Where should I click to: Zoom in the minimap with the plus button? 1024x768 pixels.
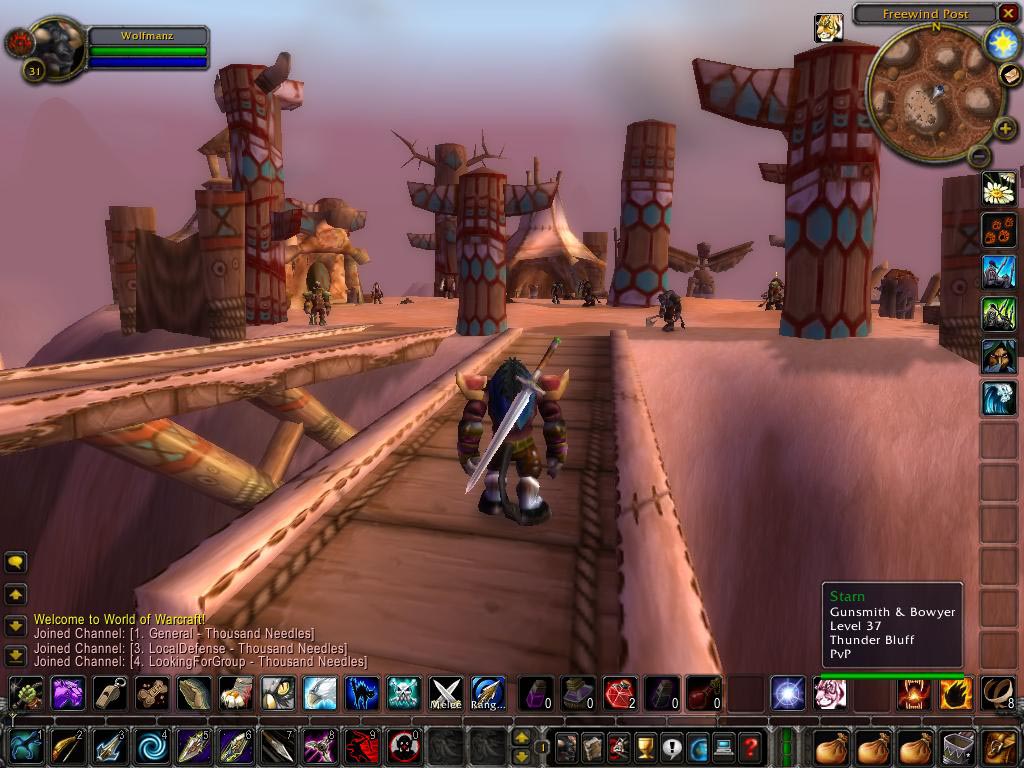[1006, 128]
